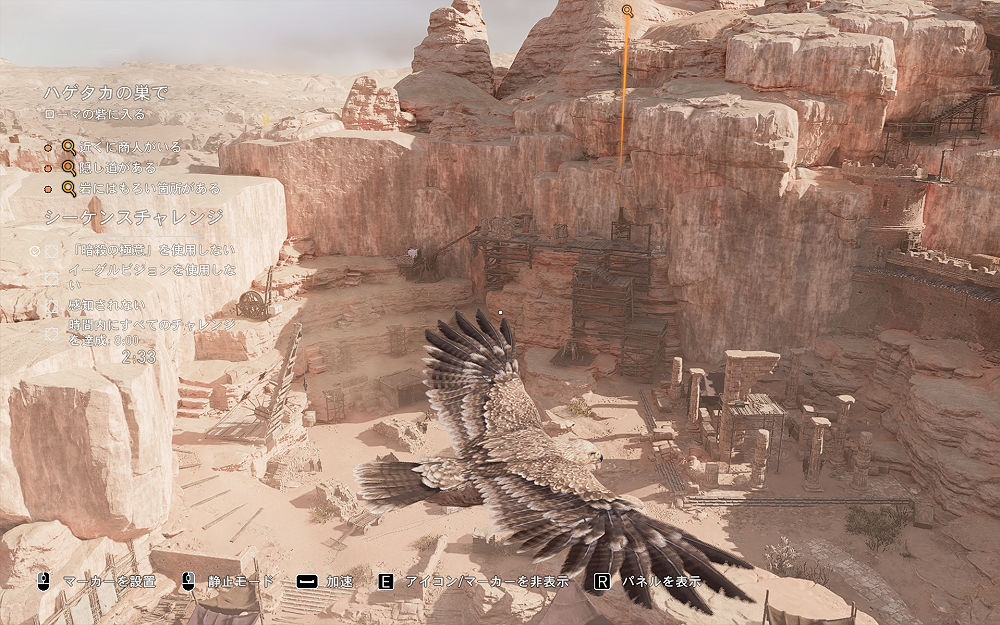
Task: Select the 砦にはもろい箇所がある clue
Action: (150, 188)
